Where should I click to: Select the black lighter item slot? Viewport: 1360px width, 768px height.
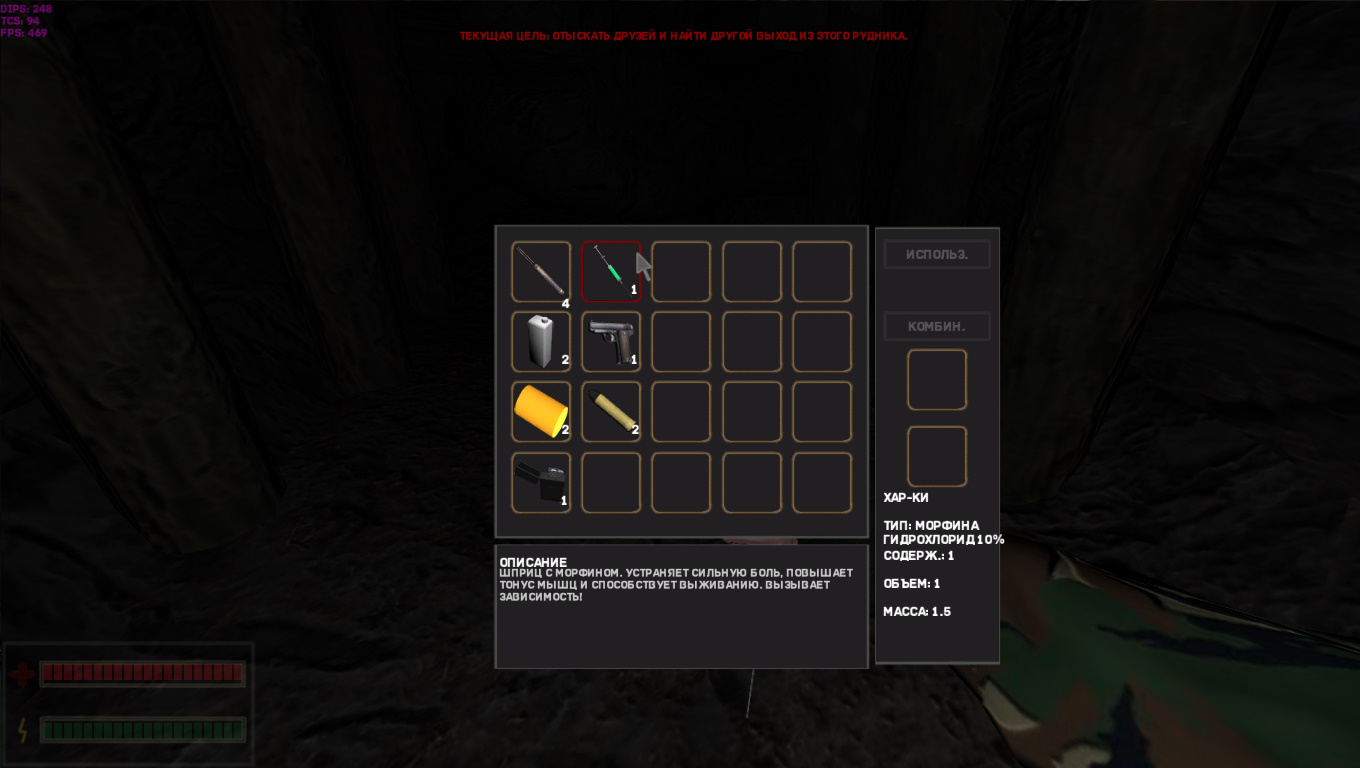click(541, 482)
